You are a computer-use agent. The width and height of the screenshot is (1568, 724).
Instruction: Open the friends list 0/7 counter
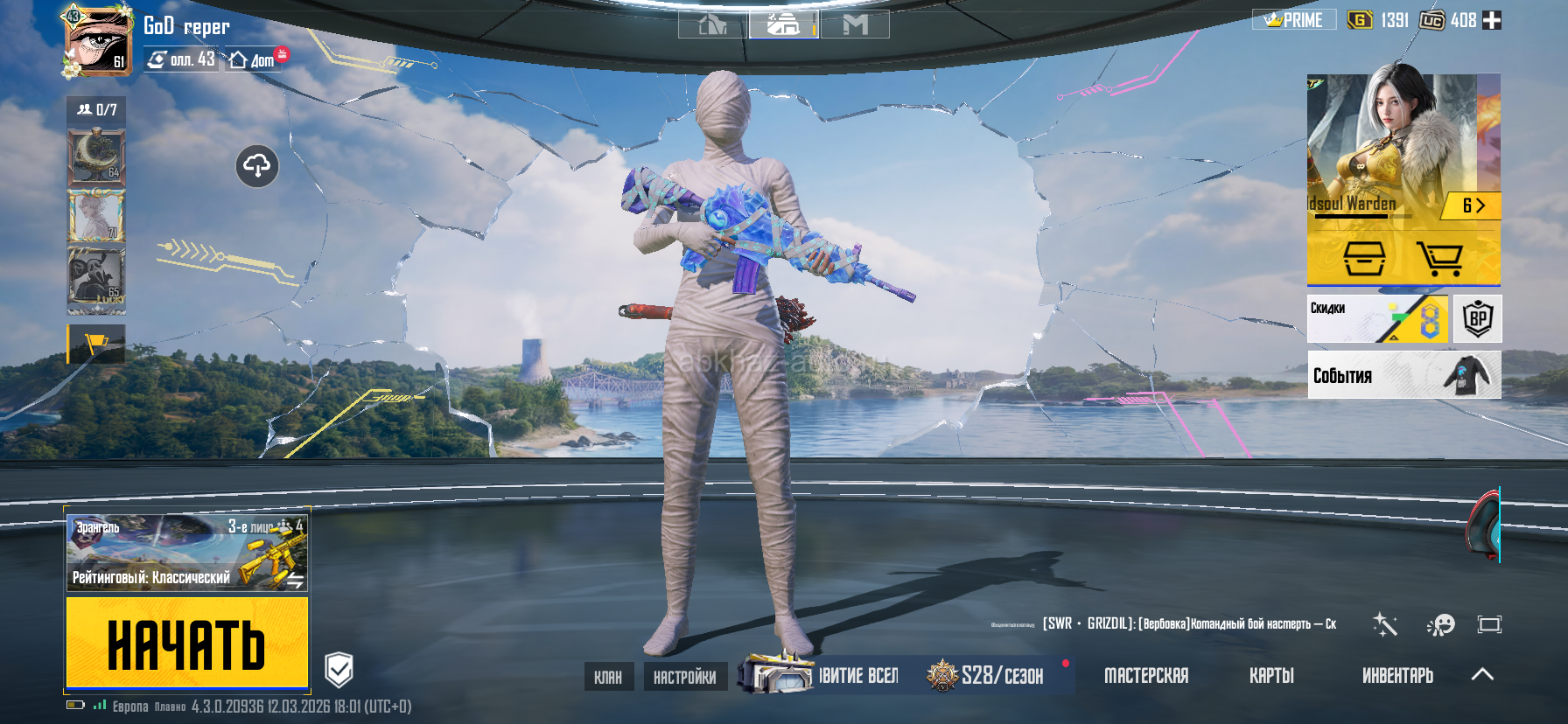[x=96, y=110]
